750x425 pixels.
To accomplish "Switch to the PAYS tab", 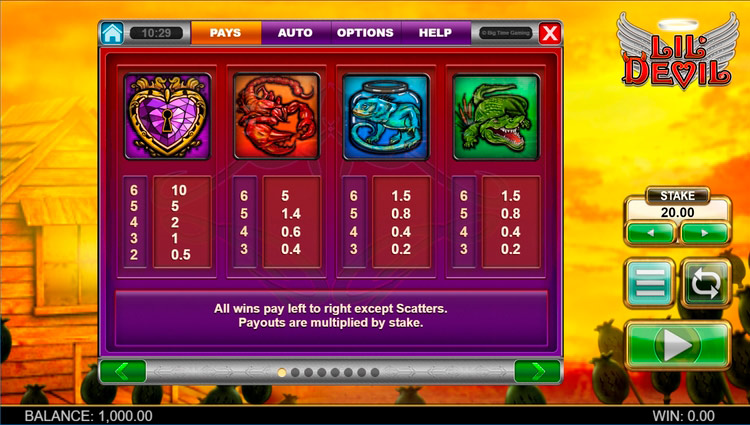I will 225,32.
